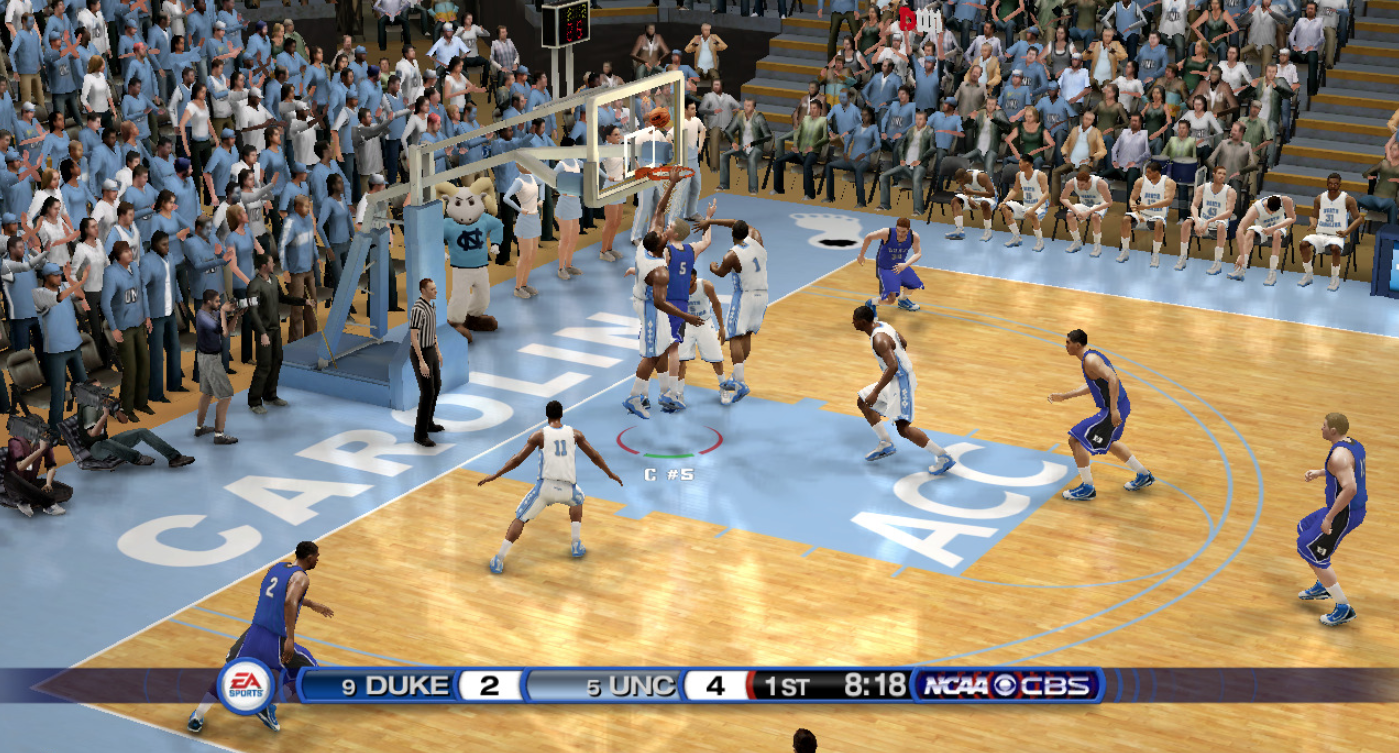The width and height of the screenshot is (1399, 753).
Task: Select the DUKE team name label
Action: [405, 685]
